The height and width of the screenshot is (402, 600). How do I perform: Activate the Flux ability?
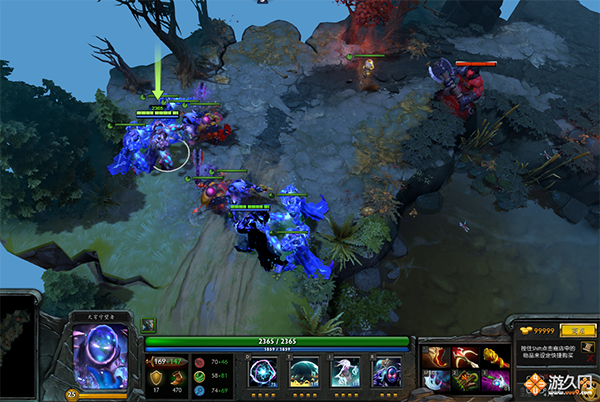coord(263,372)
